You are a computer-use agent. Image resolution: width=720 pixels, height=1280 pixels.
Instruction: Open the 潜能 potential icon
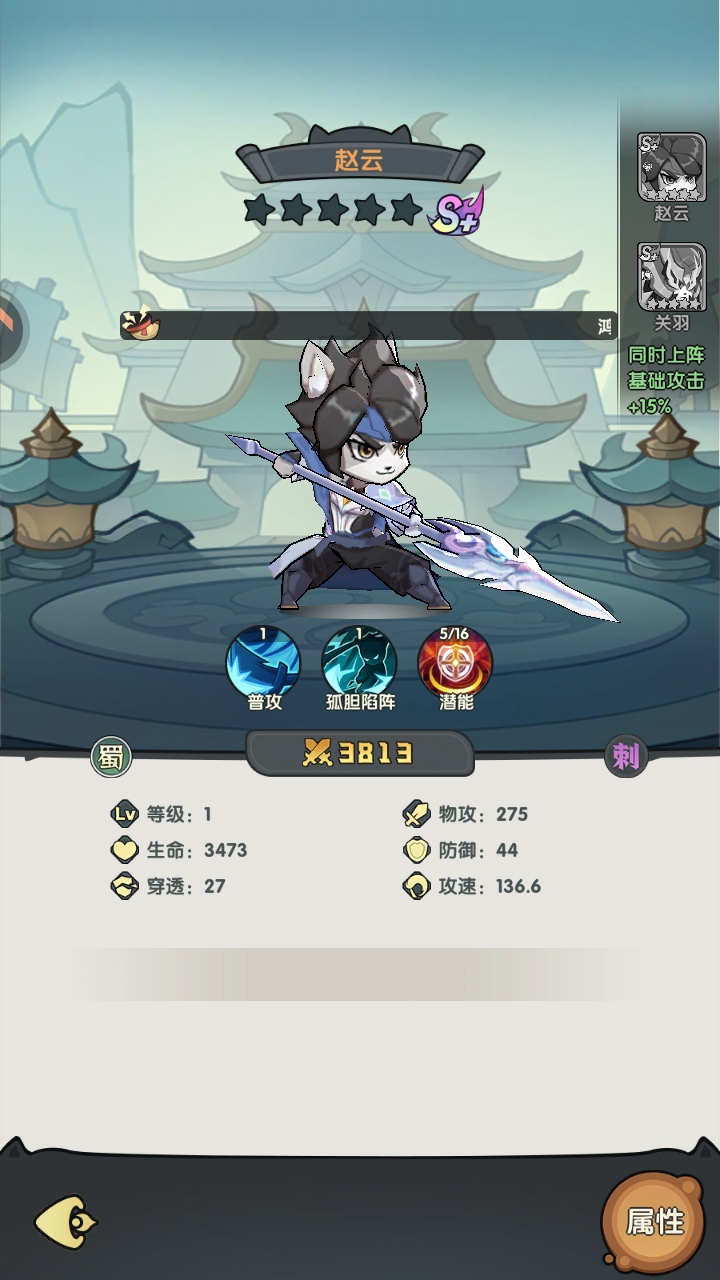click(x=455, y=663)
